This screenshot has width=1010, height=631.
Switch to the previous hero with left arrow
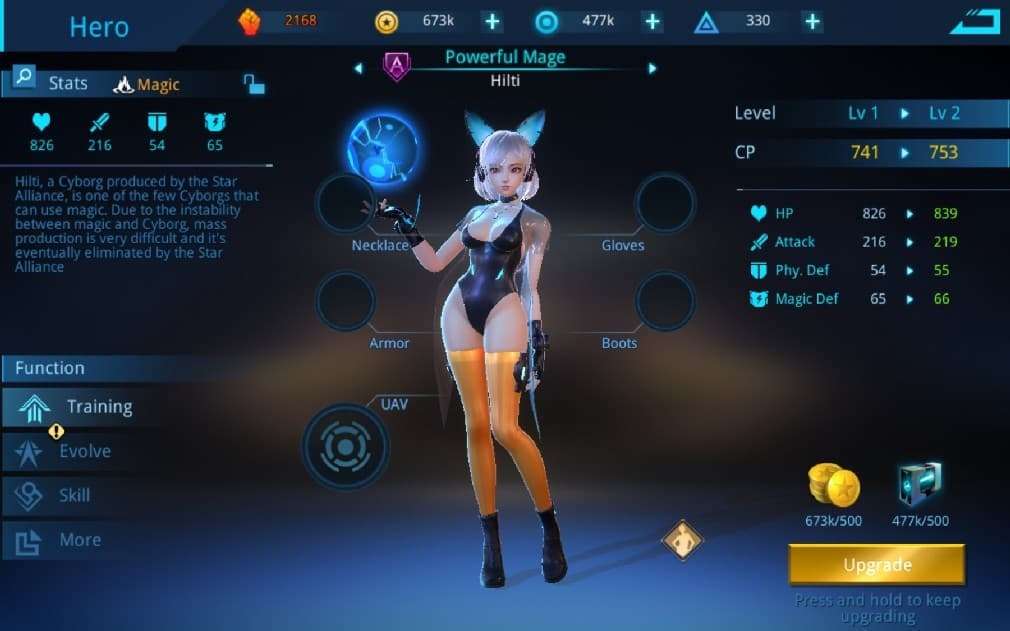(x=358, y=69)
